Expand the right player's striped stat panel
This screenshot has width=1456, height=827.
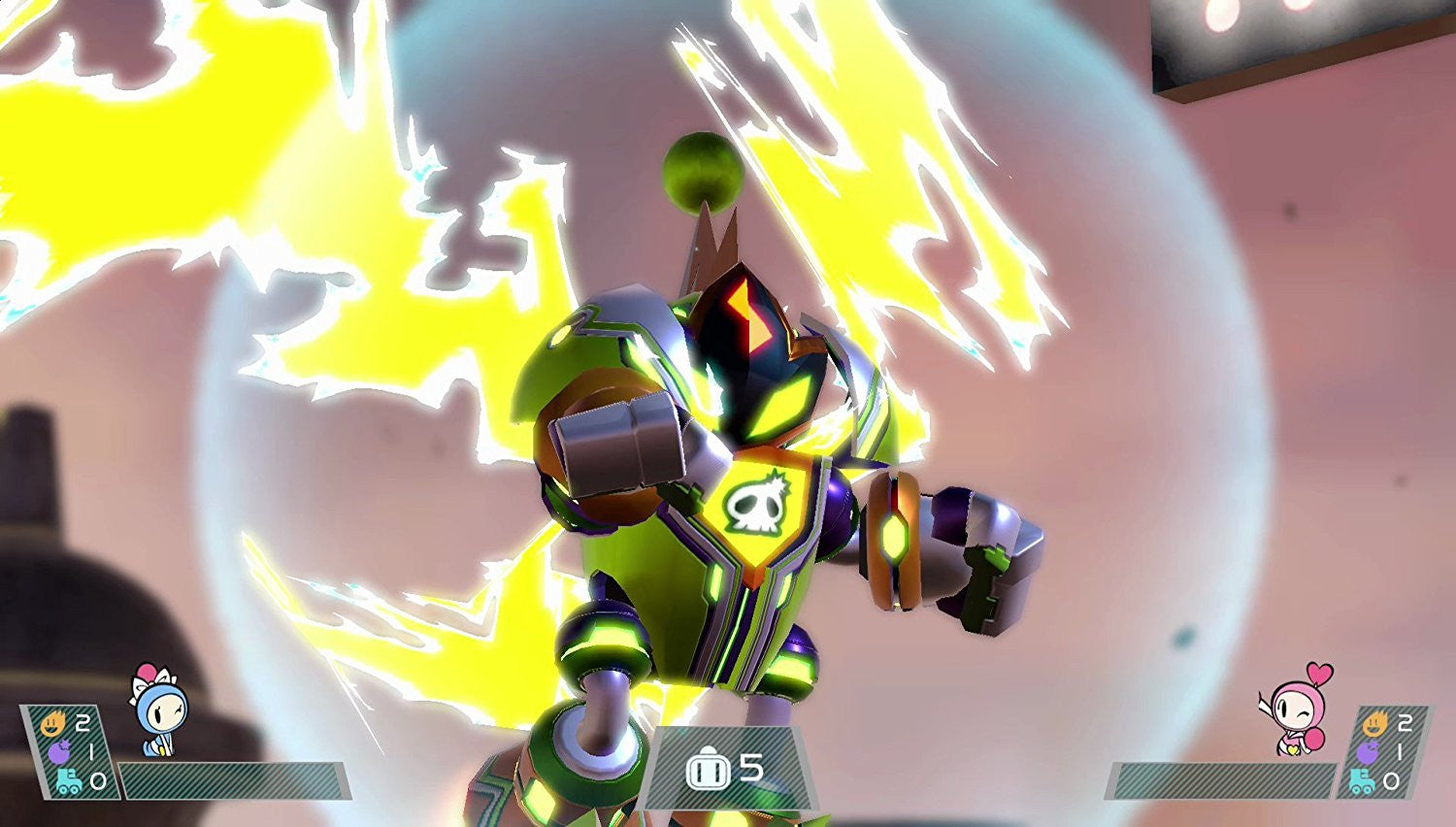[x=1386, y=752]
